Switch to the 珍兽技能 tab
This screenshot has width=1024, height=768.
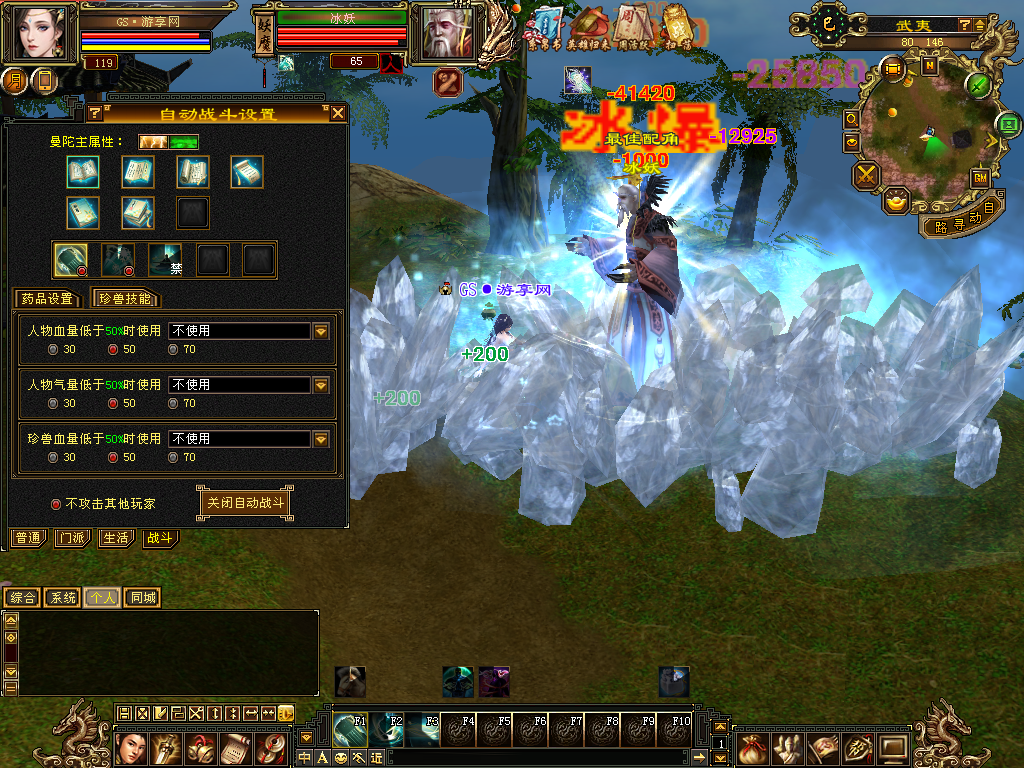(125, 298)
